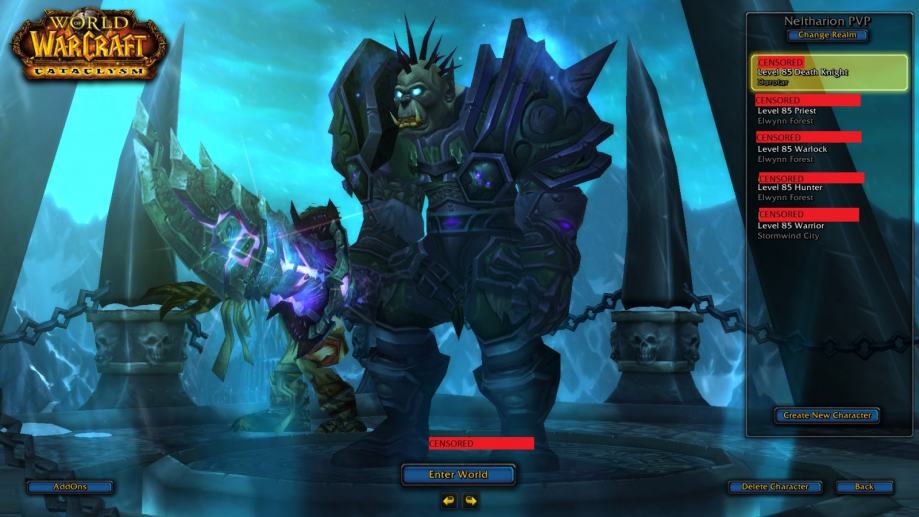Click Change Realm button
Image resolution: width=919 pixels, height=517 pixels.
tap(827, 35)
